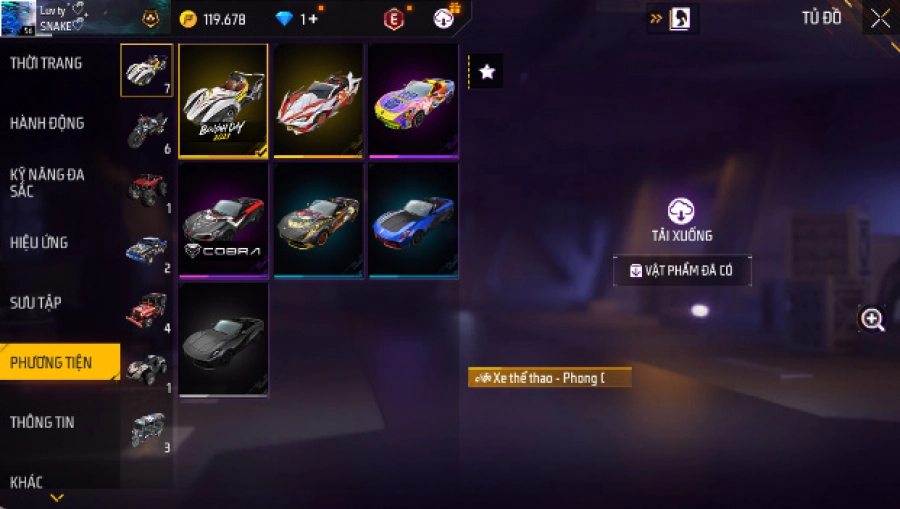This screenshot has width=900, height=509.
Task: Choose the motorbike vehicle type
Action: point(147,130)
